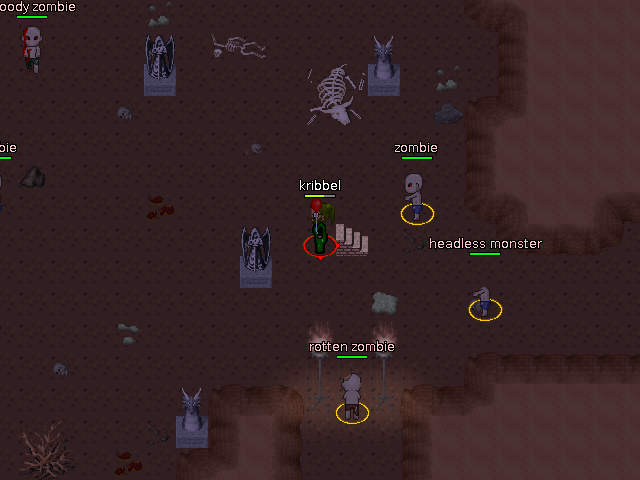
Task: Select the rotten zombie between the torches
Action: click(352, 395)
